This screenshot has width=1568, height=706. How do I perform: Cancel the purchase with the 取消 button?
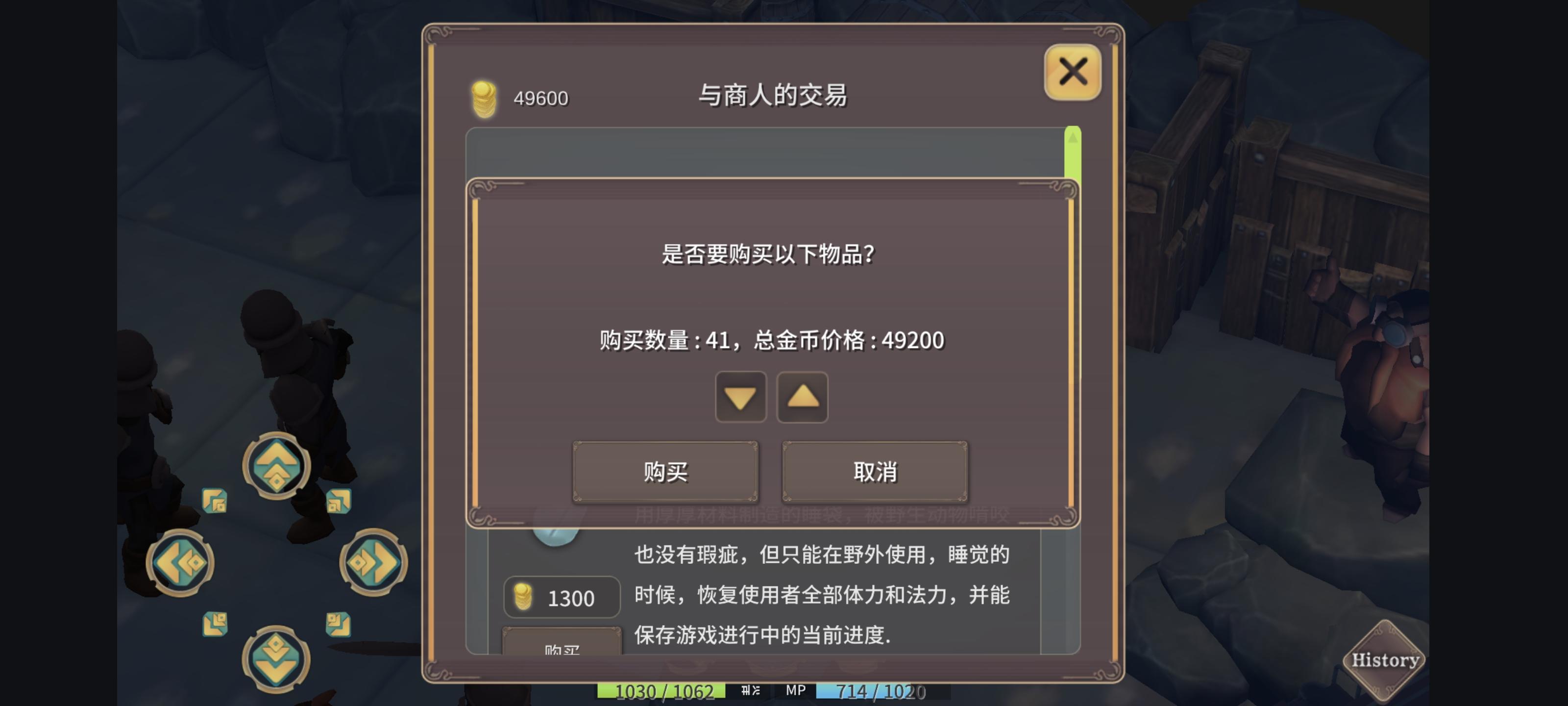pos(875,472)
